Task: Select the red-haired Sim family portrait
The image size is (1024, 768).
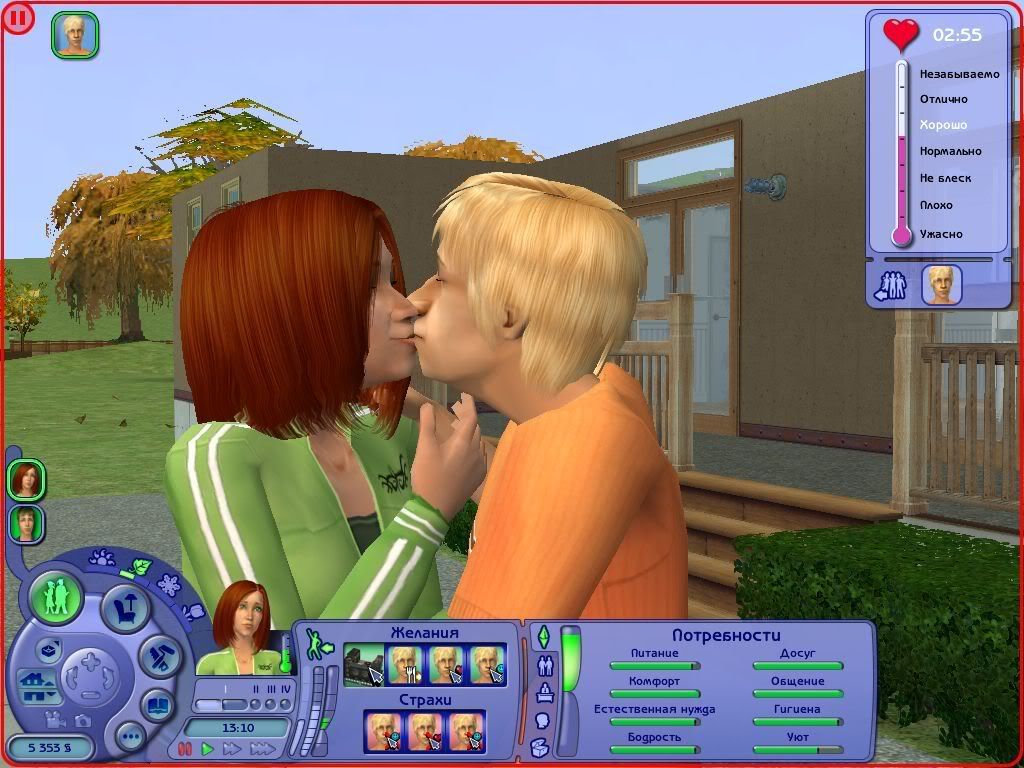Action: click(x=26, y=480)
